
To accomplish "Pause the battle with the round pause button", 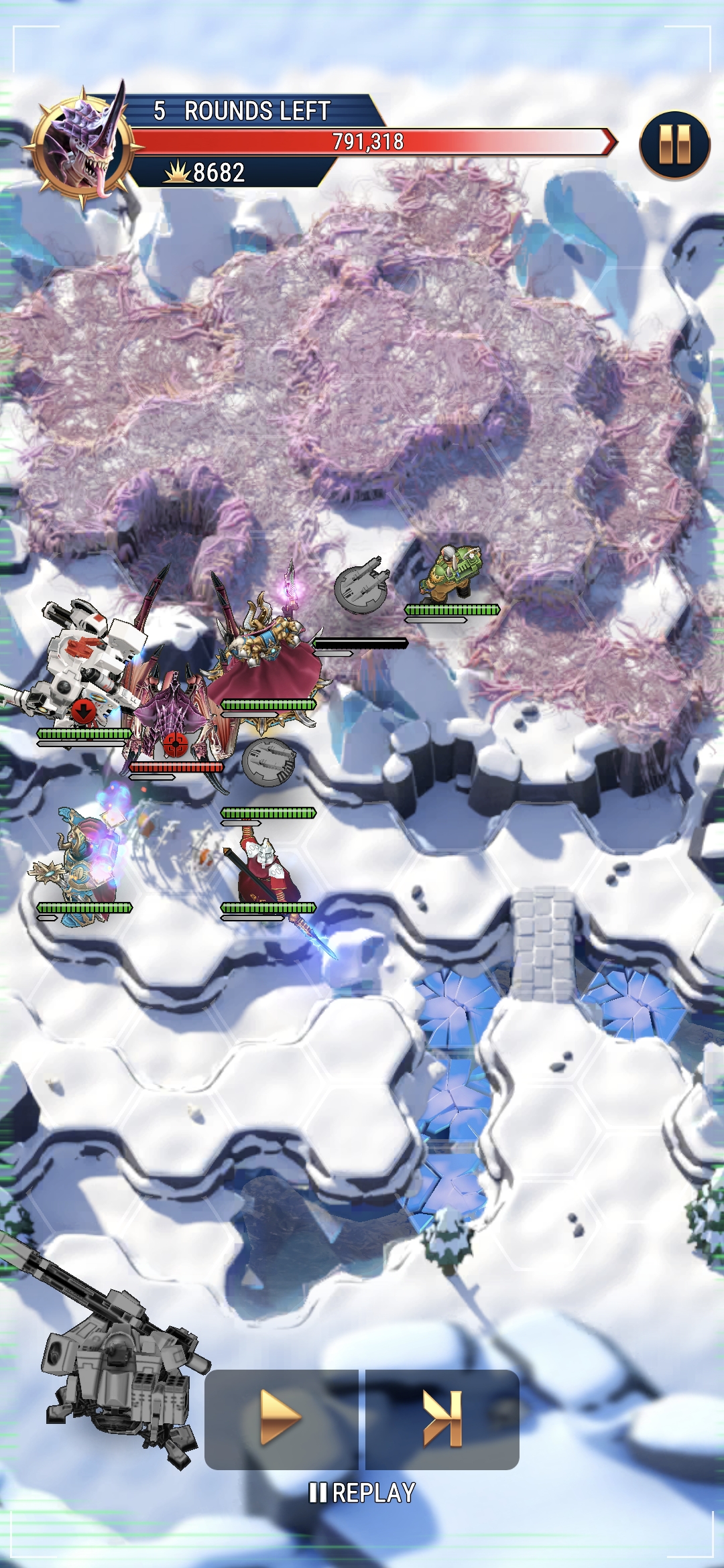I will [674, 145].
